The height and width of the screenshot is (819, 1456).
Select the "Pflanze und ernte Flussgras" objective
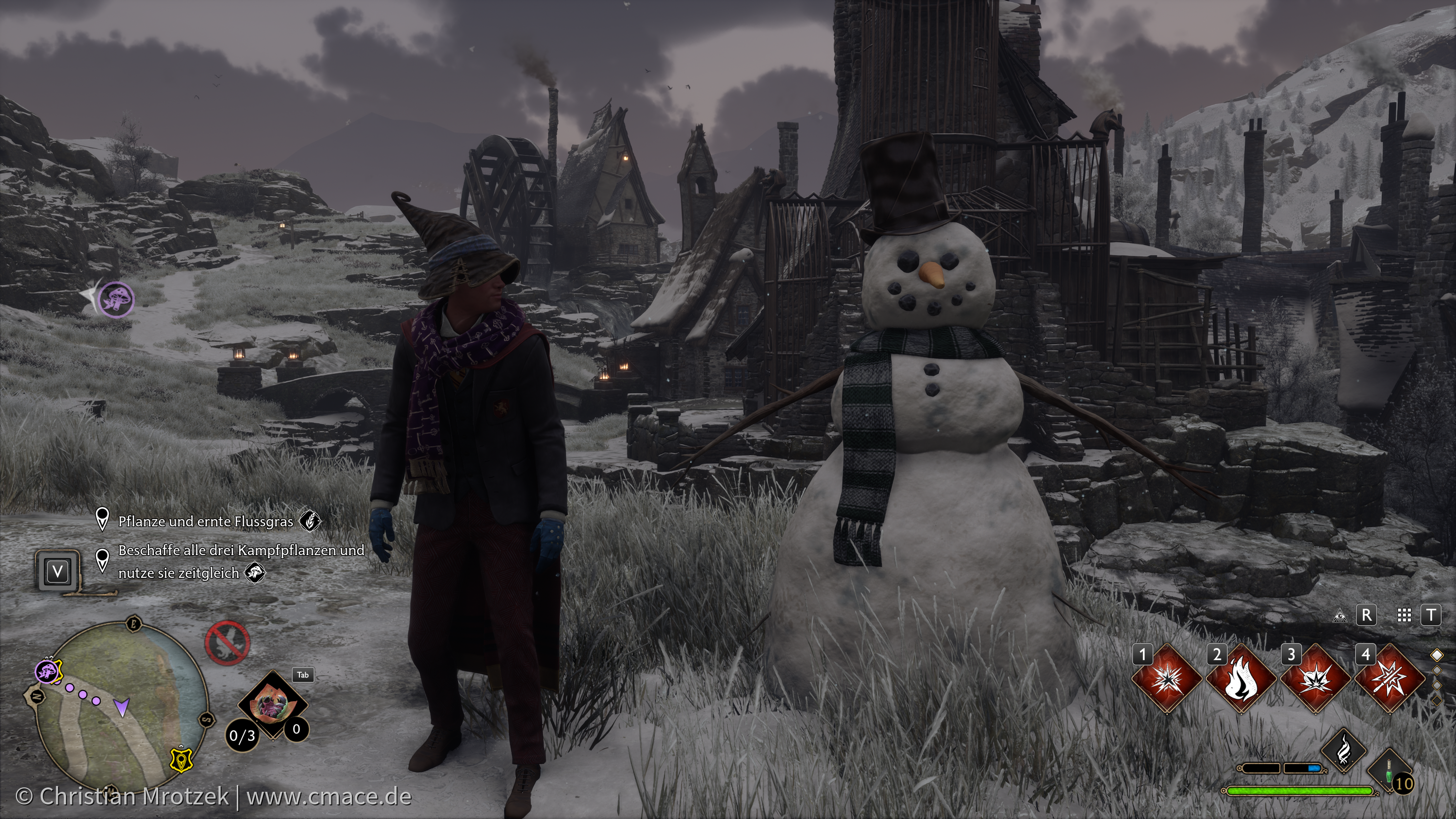pos(206,521)
